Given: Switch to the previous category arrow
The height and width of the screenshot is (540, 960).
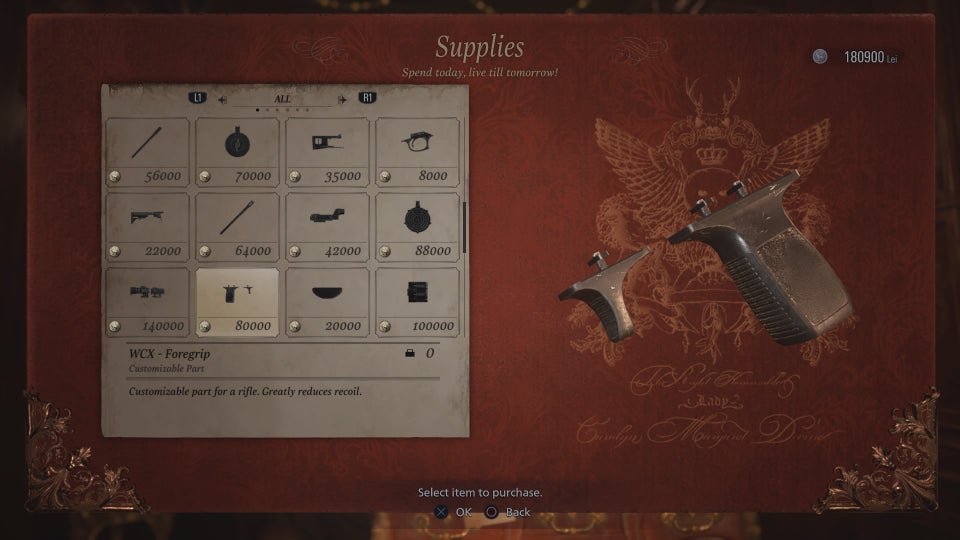Looking at the screenshot, I should click(222, 99).
